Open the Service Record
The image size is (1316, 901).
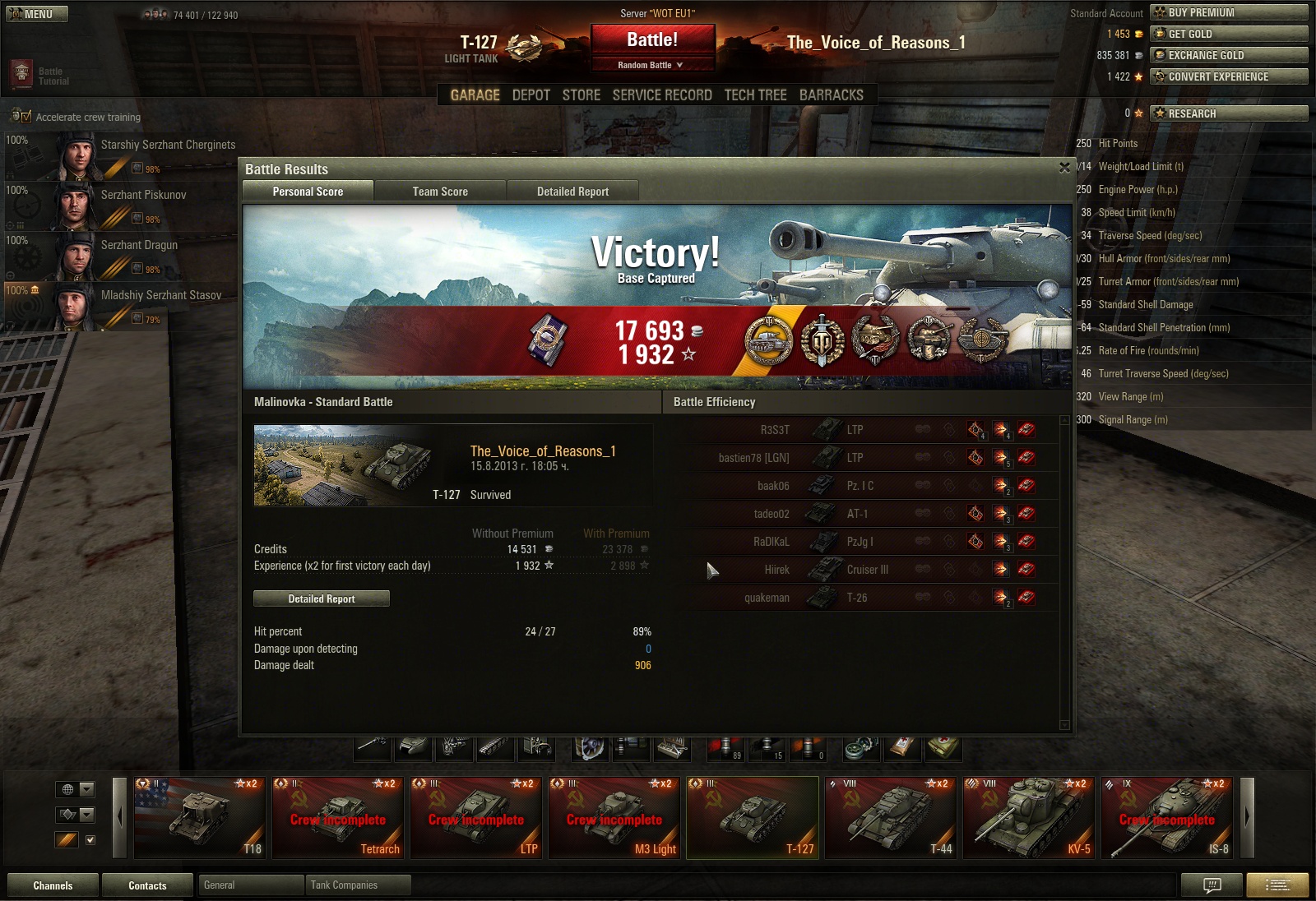pos(662,95)
